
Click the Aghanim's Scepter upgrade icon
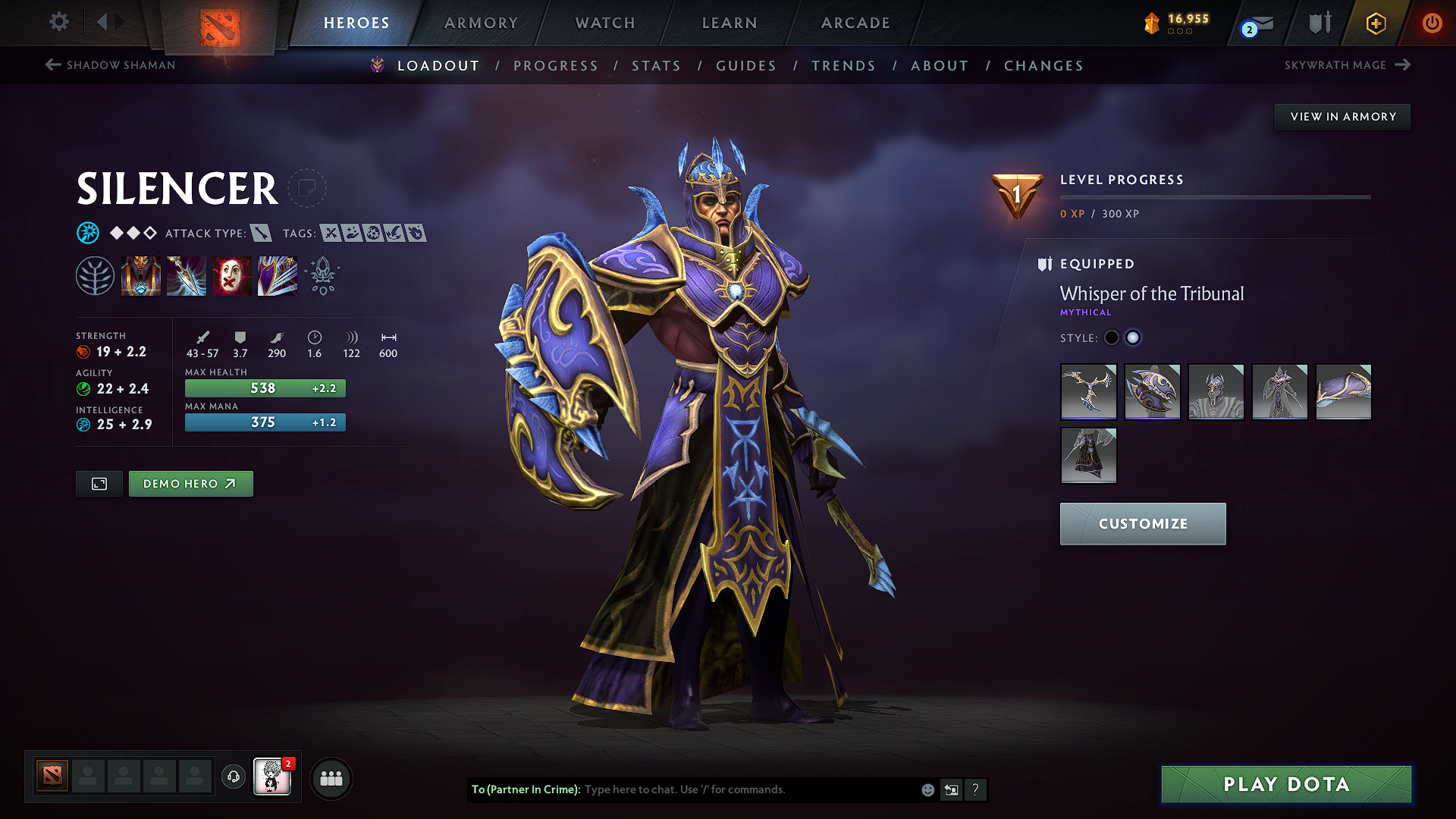[322, 275]
